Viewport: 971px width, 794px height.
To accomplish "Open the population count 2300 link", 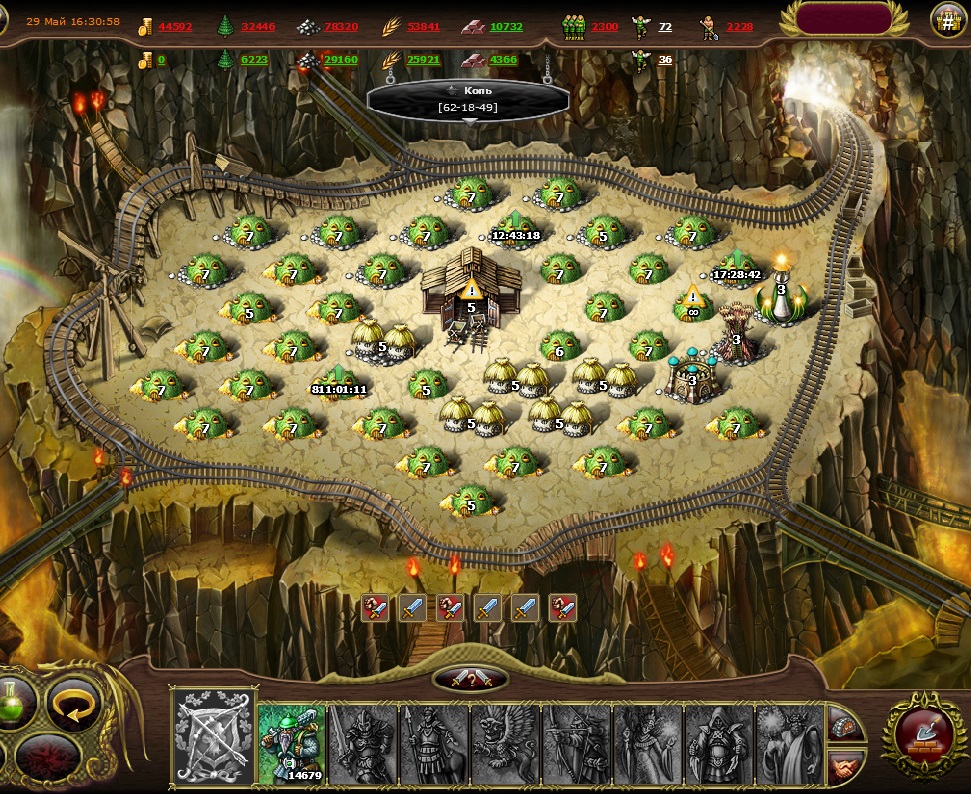I will (604, 27).
